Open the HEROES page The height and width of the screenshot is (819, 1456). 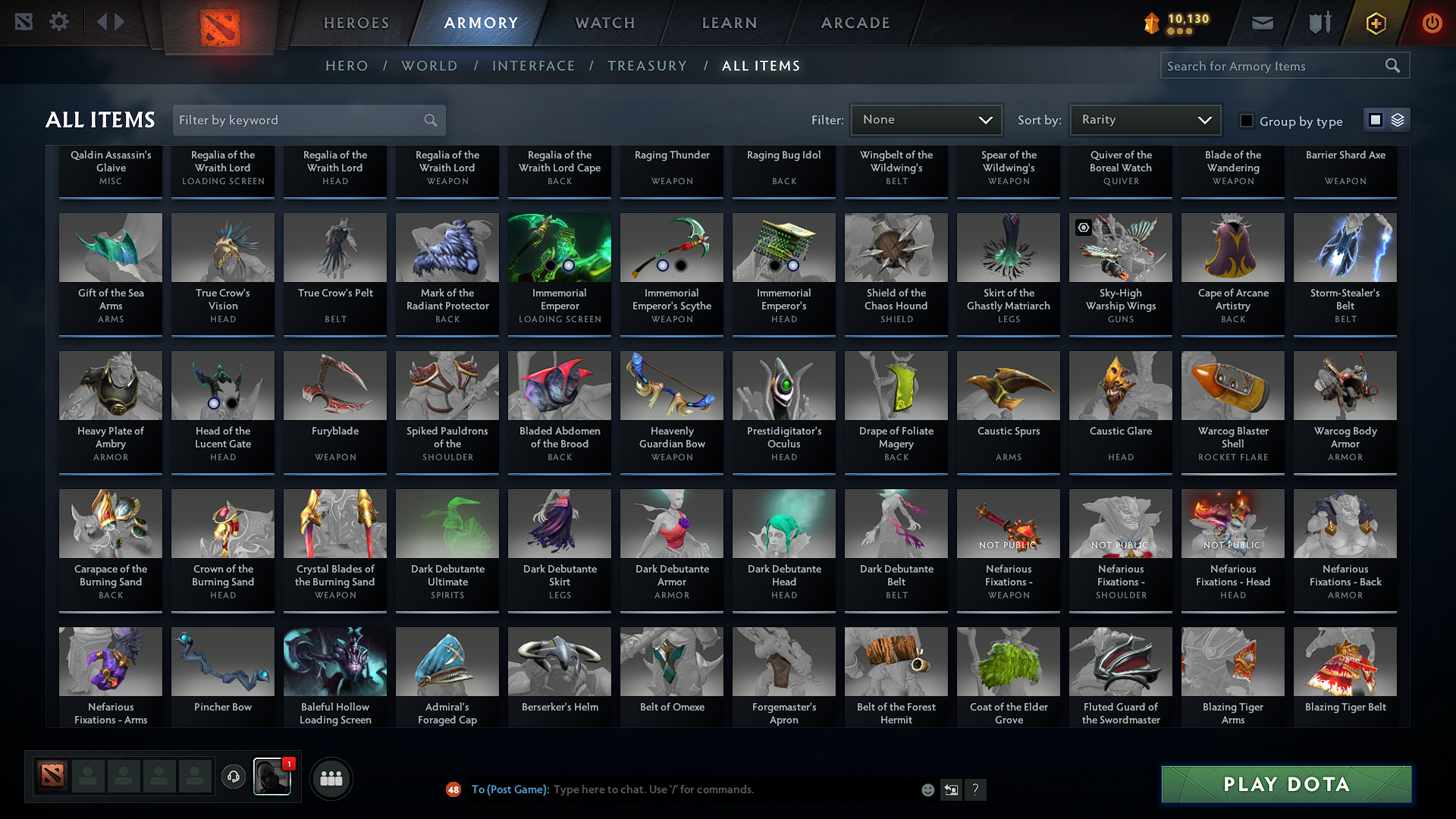tap(356, 23)
